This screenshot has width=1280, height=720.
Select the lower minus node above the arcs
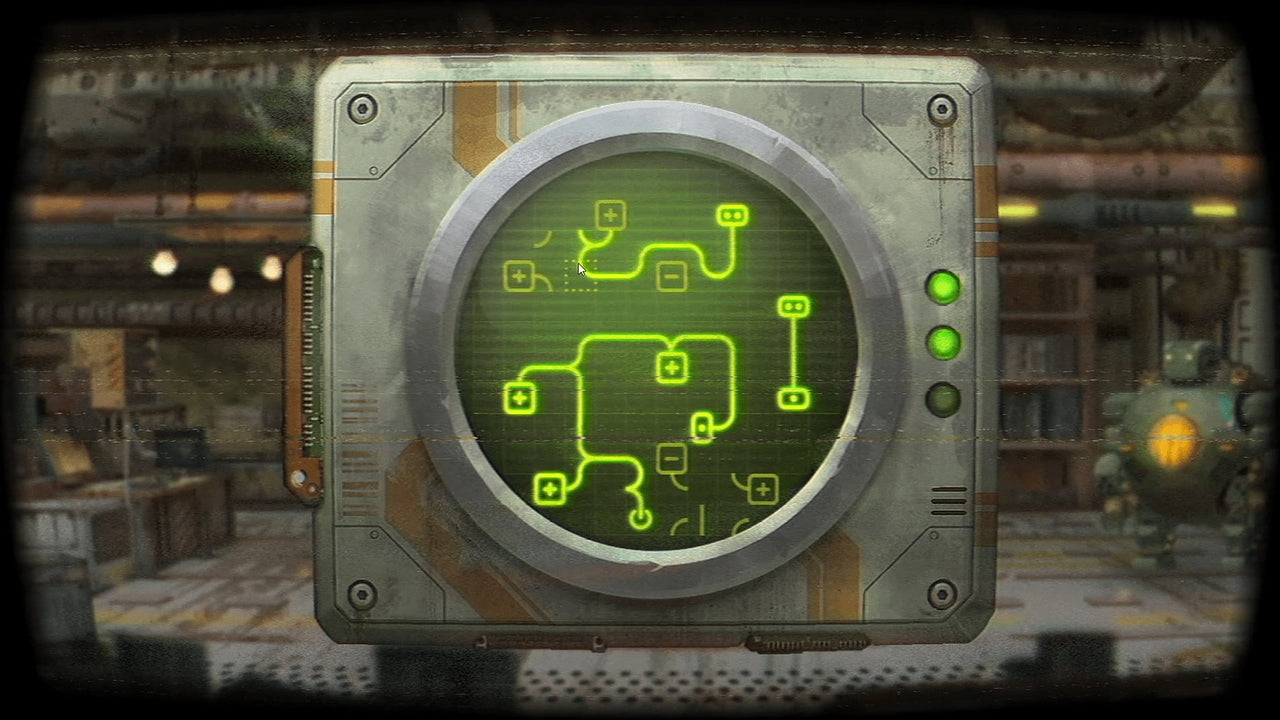670,458
